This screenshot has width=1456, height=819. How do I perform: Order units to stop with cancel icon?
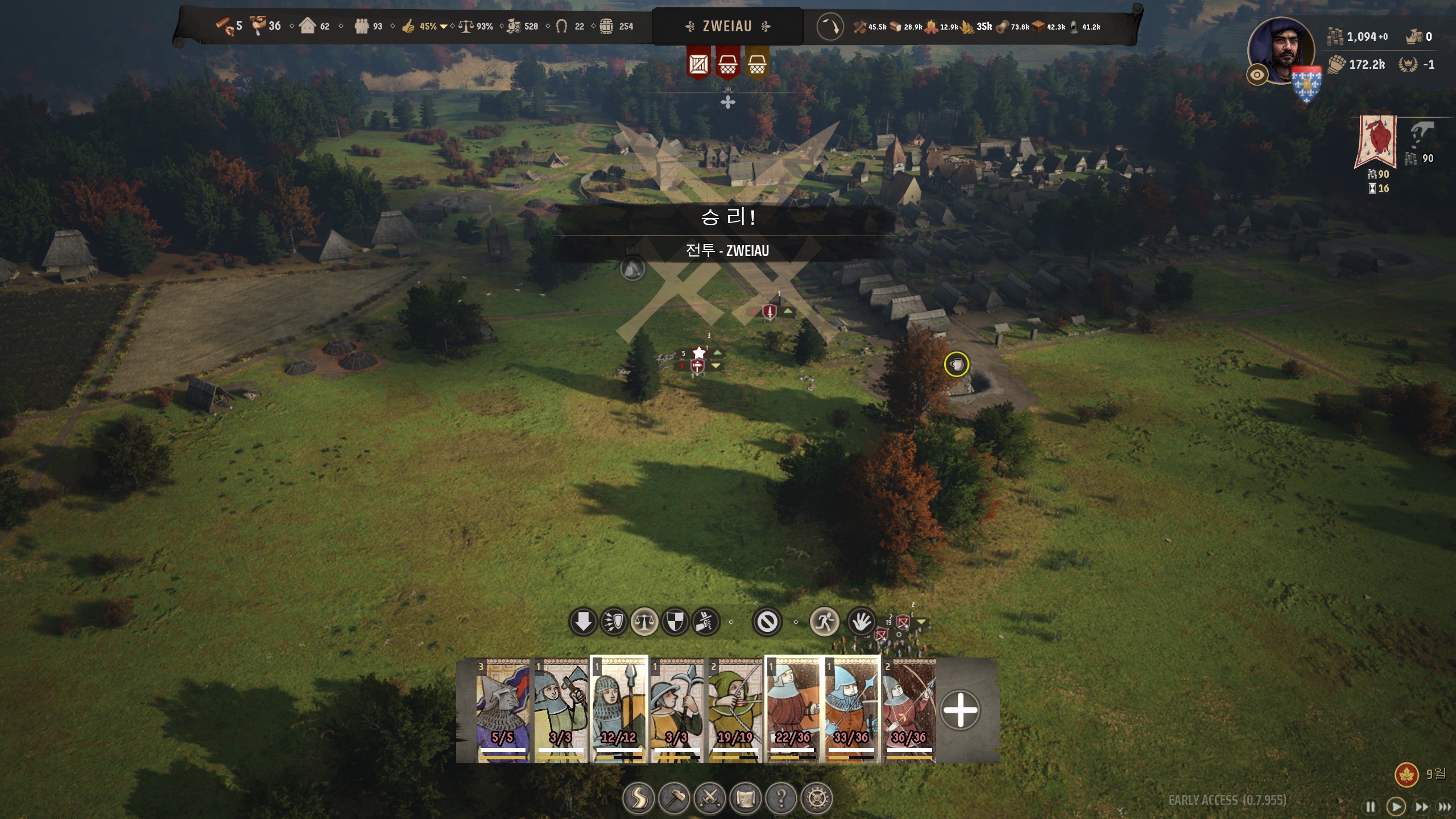[x=767, y=622]
